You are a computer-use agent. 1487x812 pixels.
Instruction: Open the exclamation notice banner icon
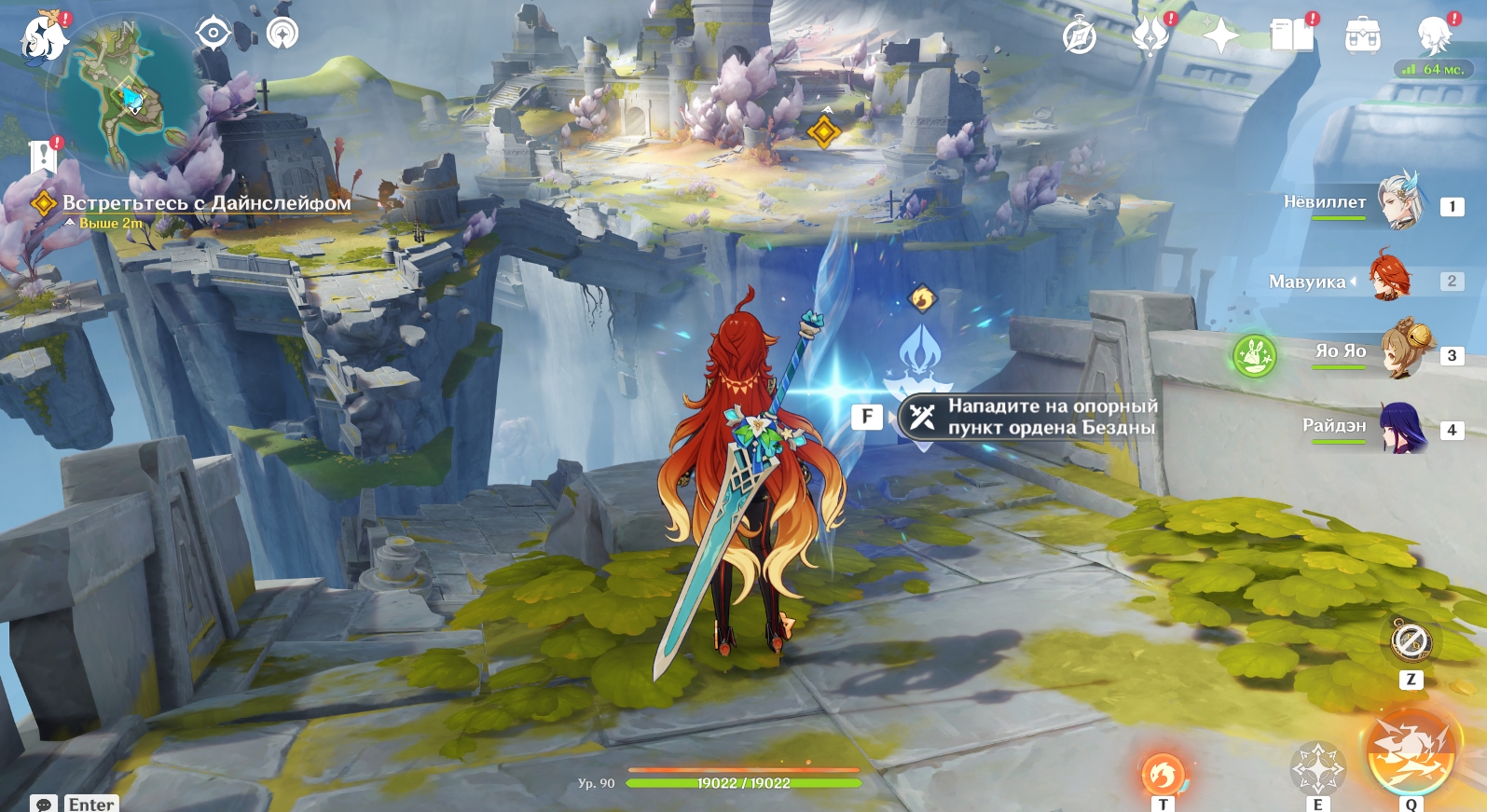43,157
